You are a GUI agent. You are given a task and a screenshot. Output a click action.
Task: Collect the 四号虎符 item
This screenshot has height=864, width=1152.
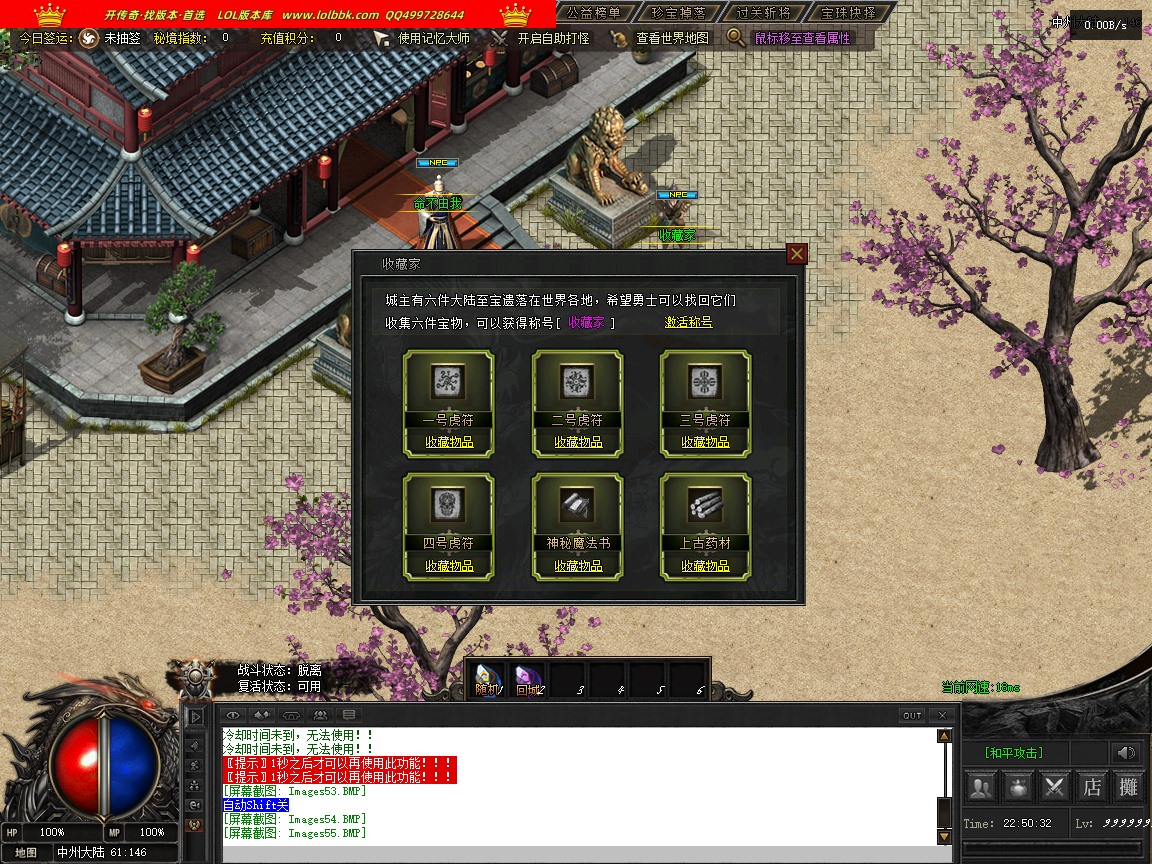tap(449, 566)
